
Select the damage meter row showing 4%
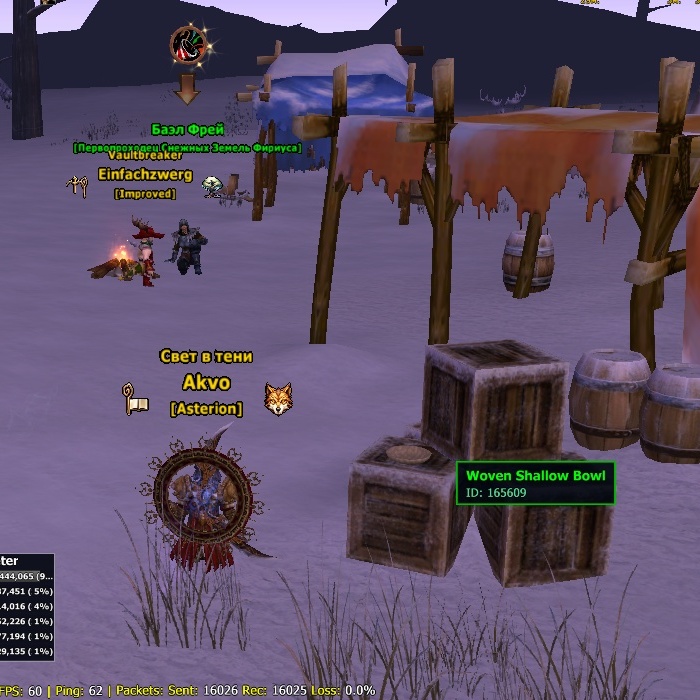[x=26, y=606]
